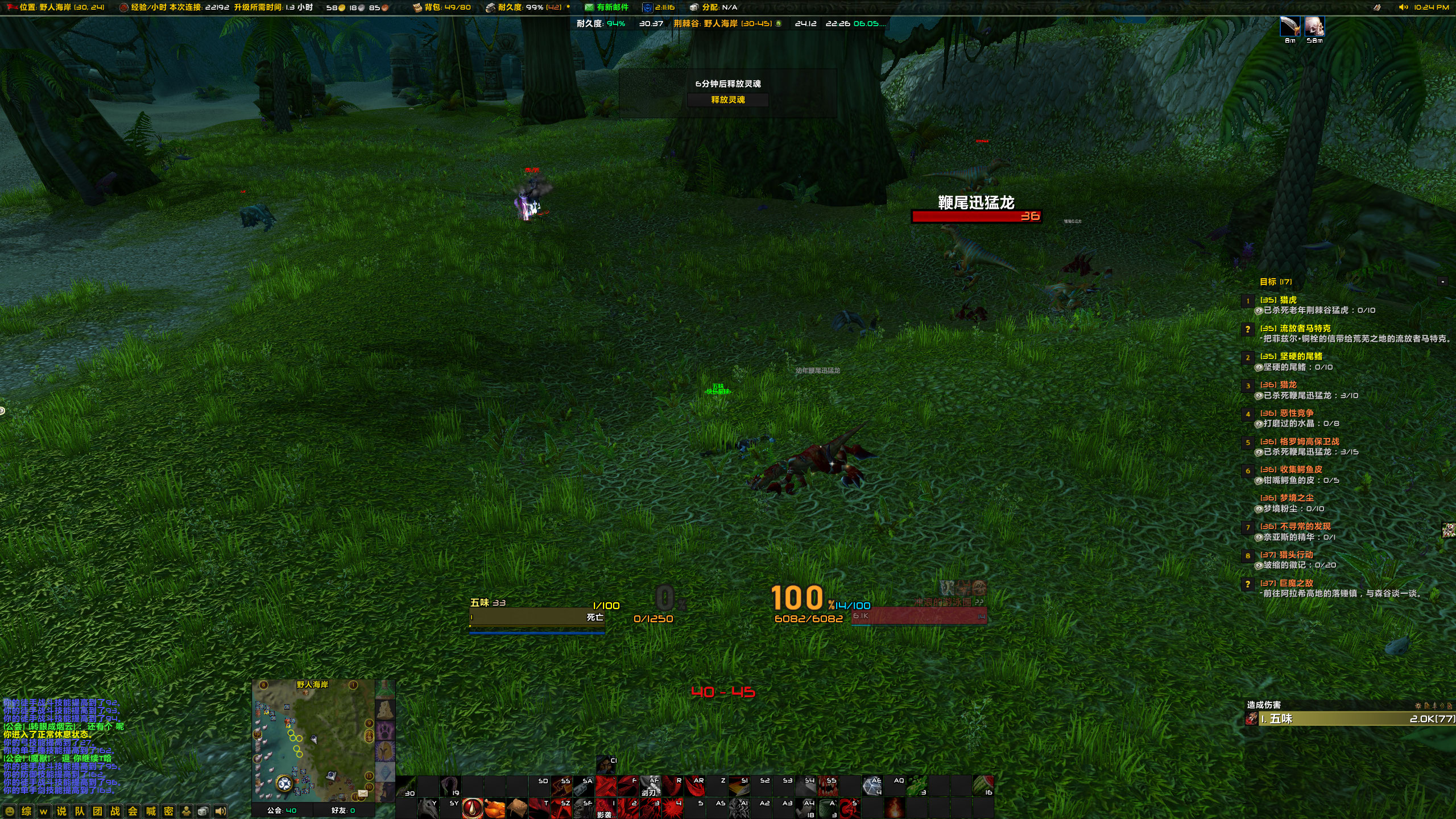Open the emote smiley icon on chat bar
The height and width of the screenshot is (819, 1456).
pos(10,810)
